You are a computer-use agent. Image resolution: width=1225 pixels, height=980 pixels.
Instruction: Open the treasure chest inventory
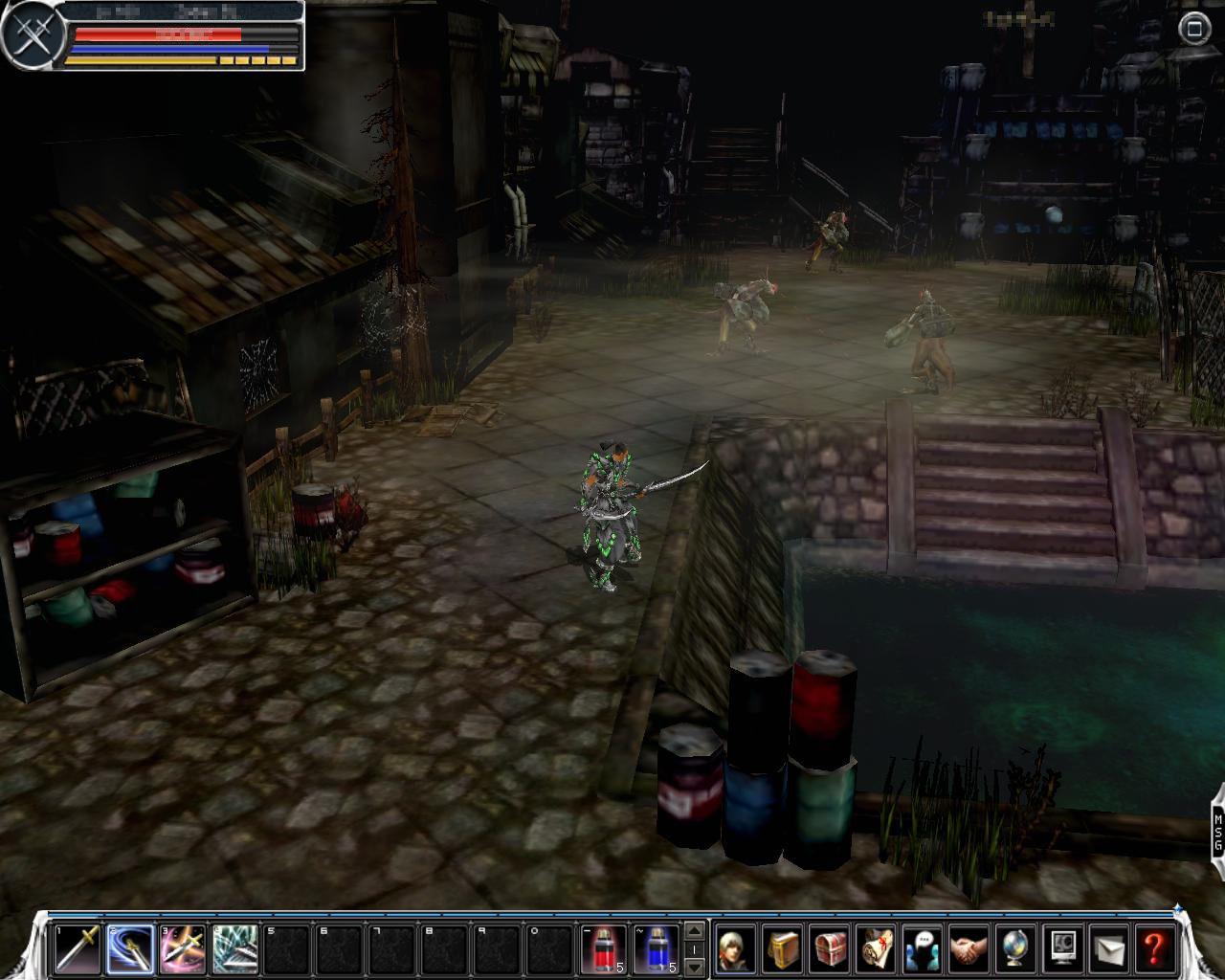[x=829, y=948]
